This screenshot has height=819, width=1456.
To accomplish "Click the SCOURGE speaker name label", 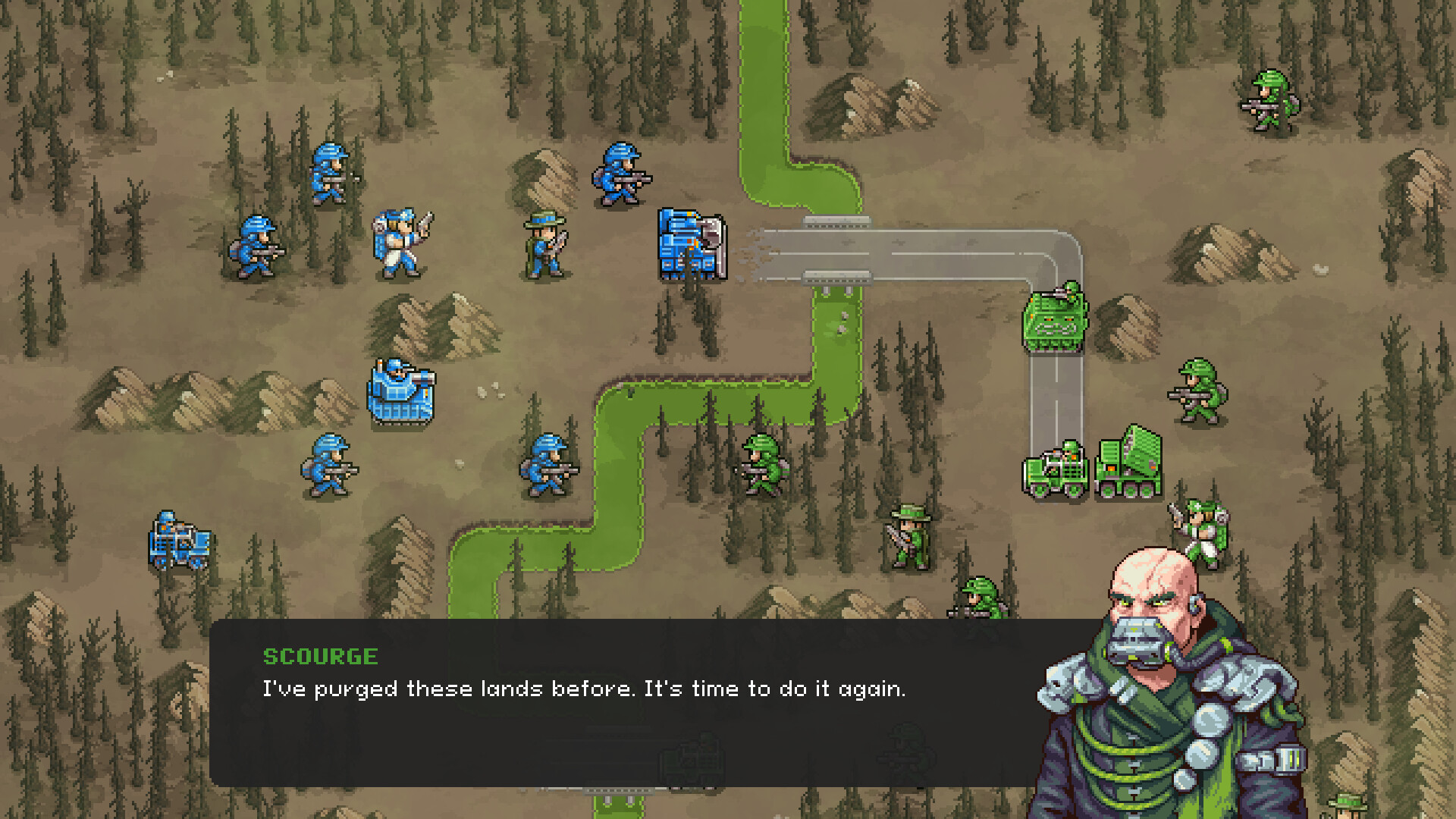I will tap(322, 657).
